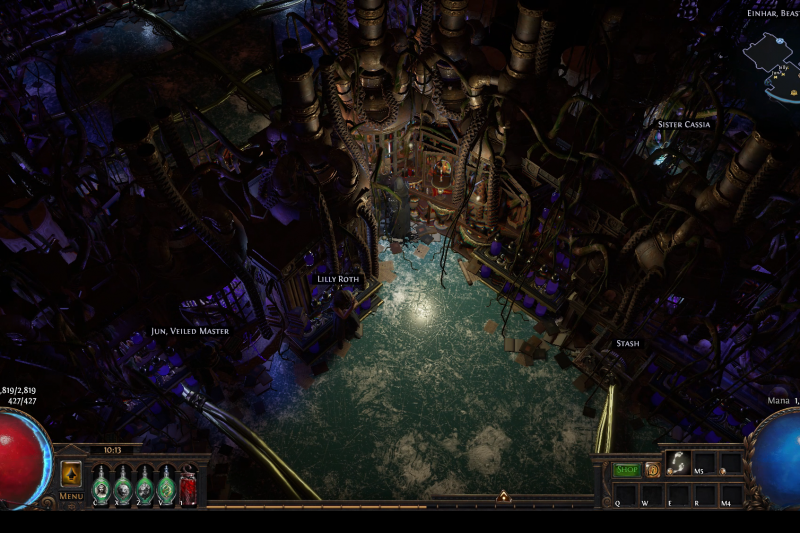This screenshot has width=800, height=533.
Task: Open the green Shop button
Action: [627, 469]
